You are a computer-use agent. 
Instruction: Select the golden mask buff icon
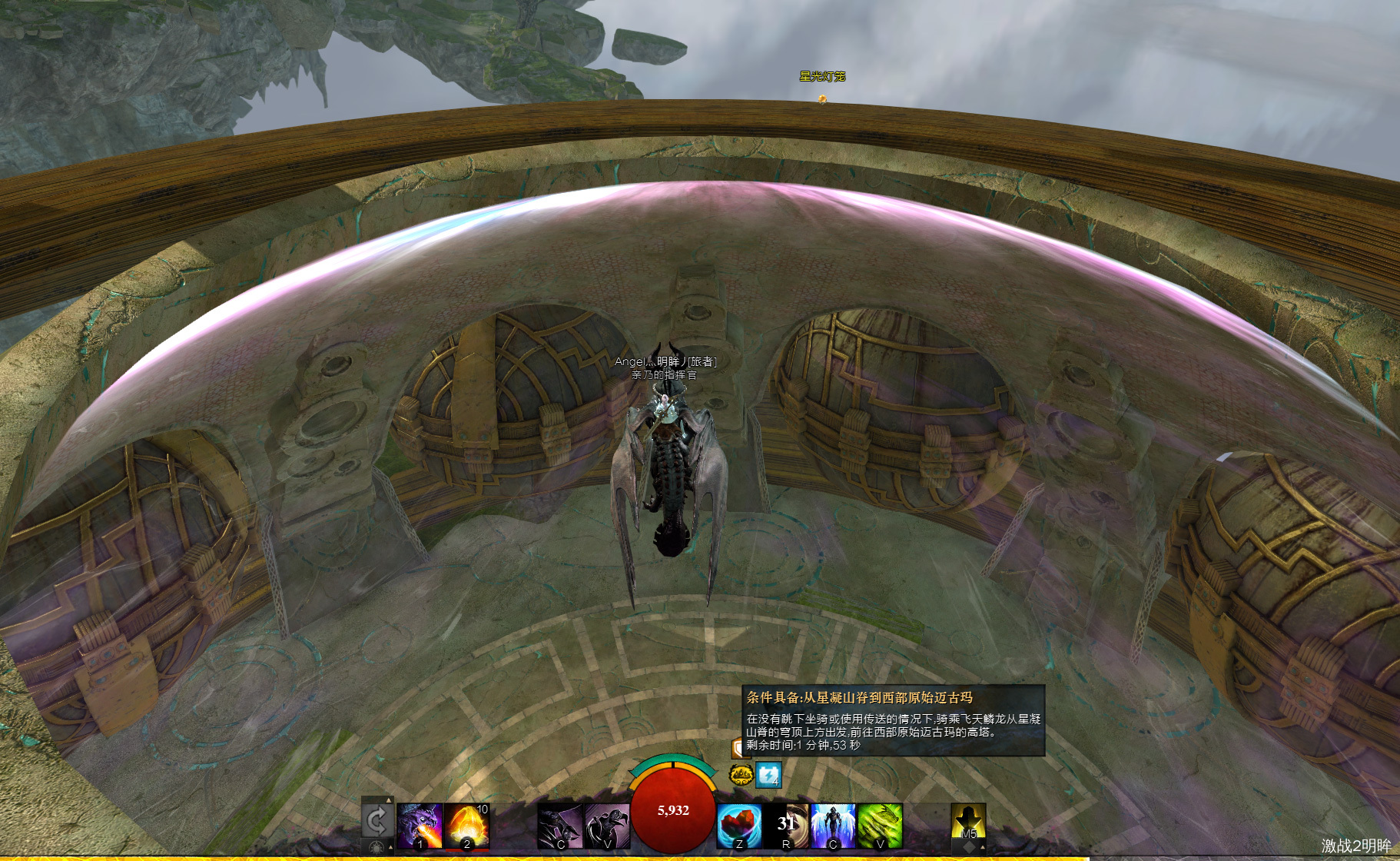[x=741, y=774]
